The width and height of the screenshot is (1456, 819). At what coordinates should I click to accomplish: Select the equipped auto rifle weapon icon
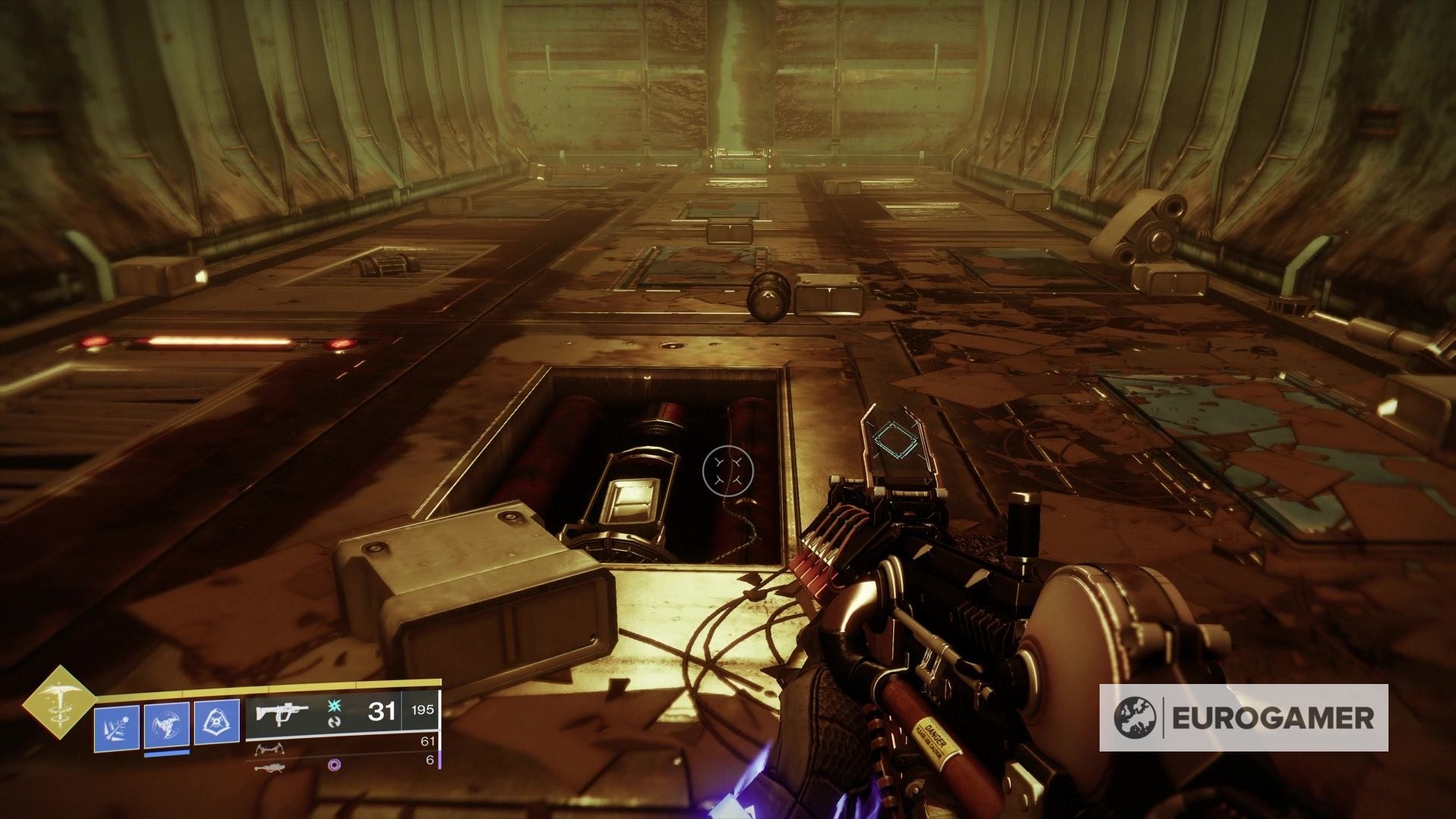[281, 714]
